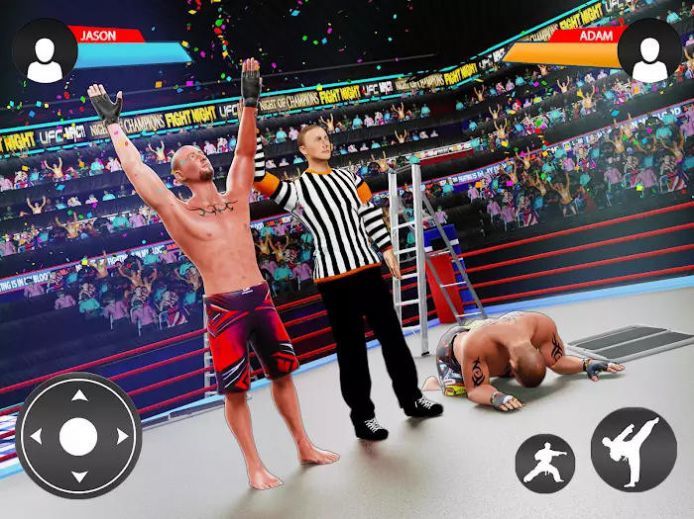Screen dimensions: 694x519
Task: Select Adam's opponent avatar icon
Action: [x=650, y=51]
